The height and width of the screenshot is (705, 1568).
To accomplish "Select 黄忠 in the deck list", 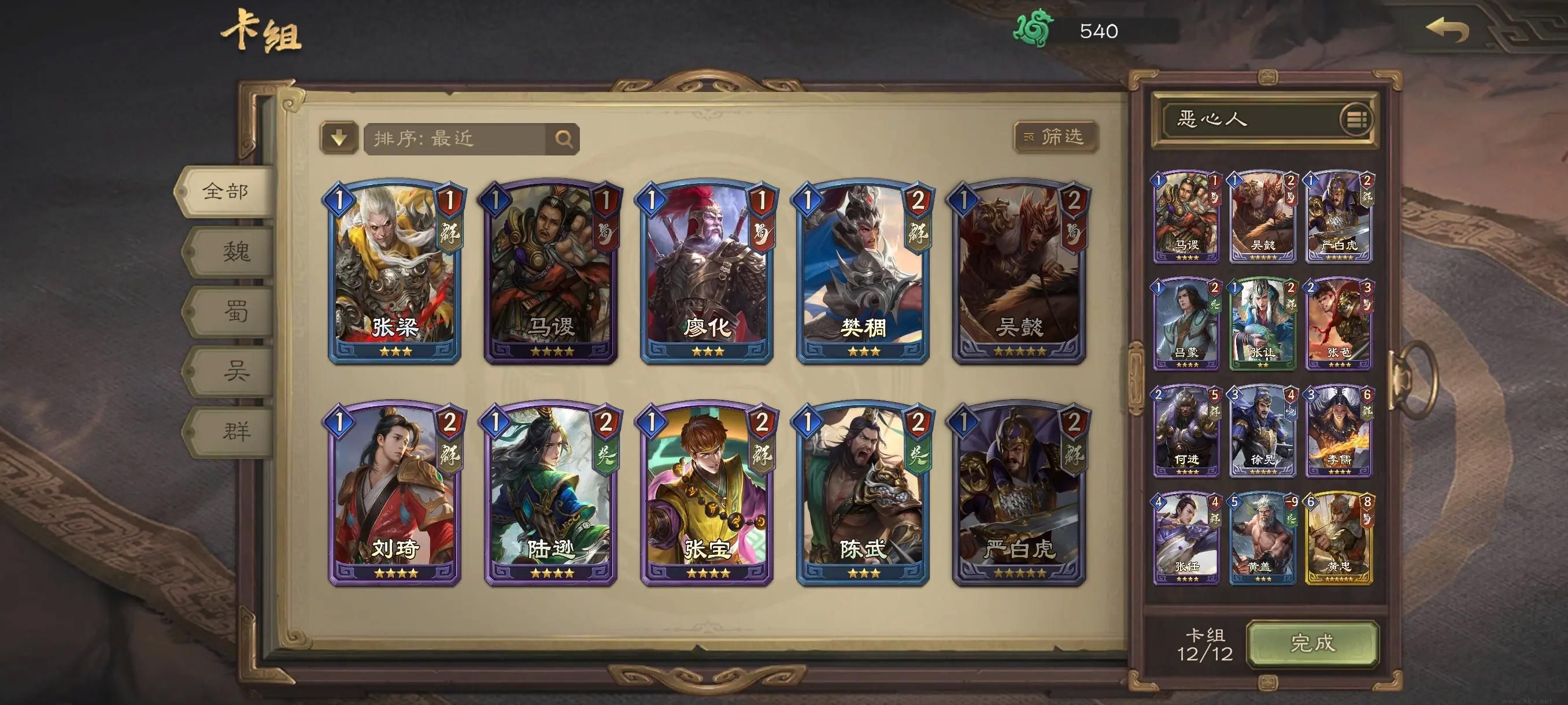I will point(1338,539).
